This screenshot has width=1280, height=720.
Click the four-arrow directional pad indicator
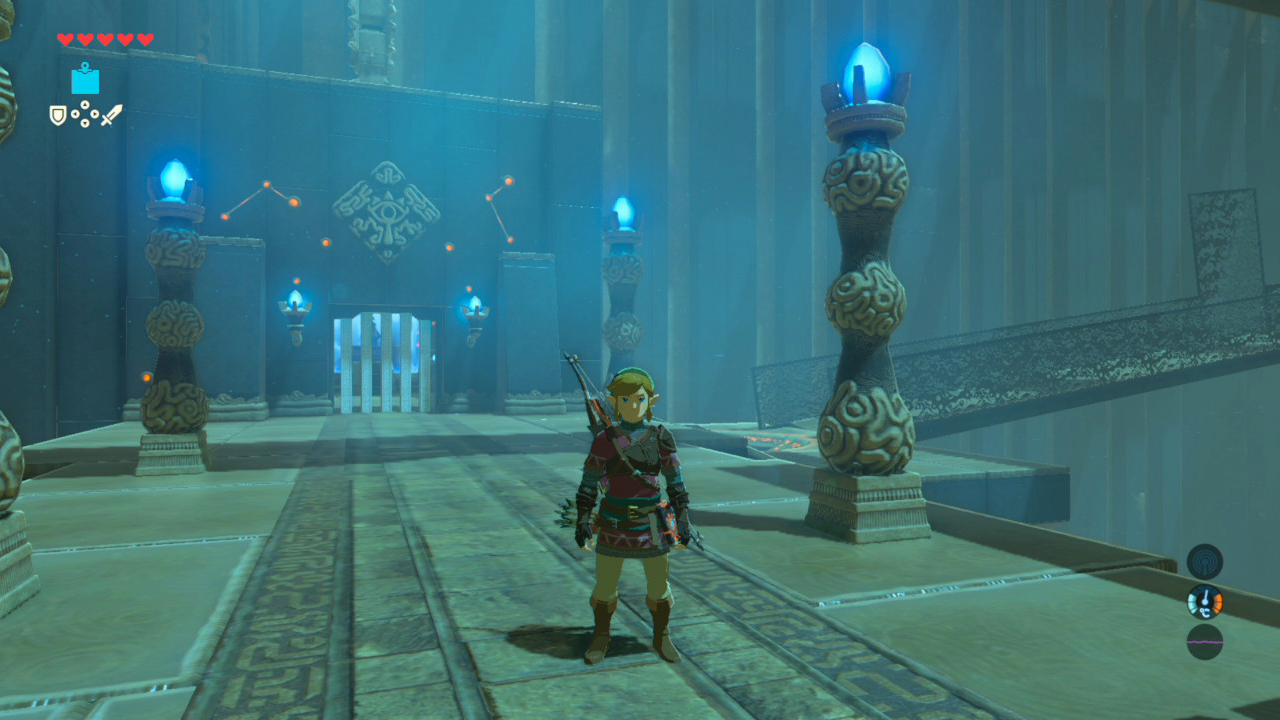tap(85, 115)
